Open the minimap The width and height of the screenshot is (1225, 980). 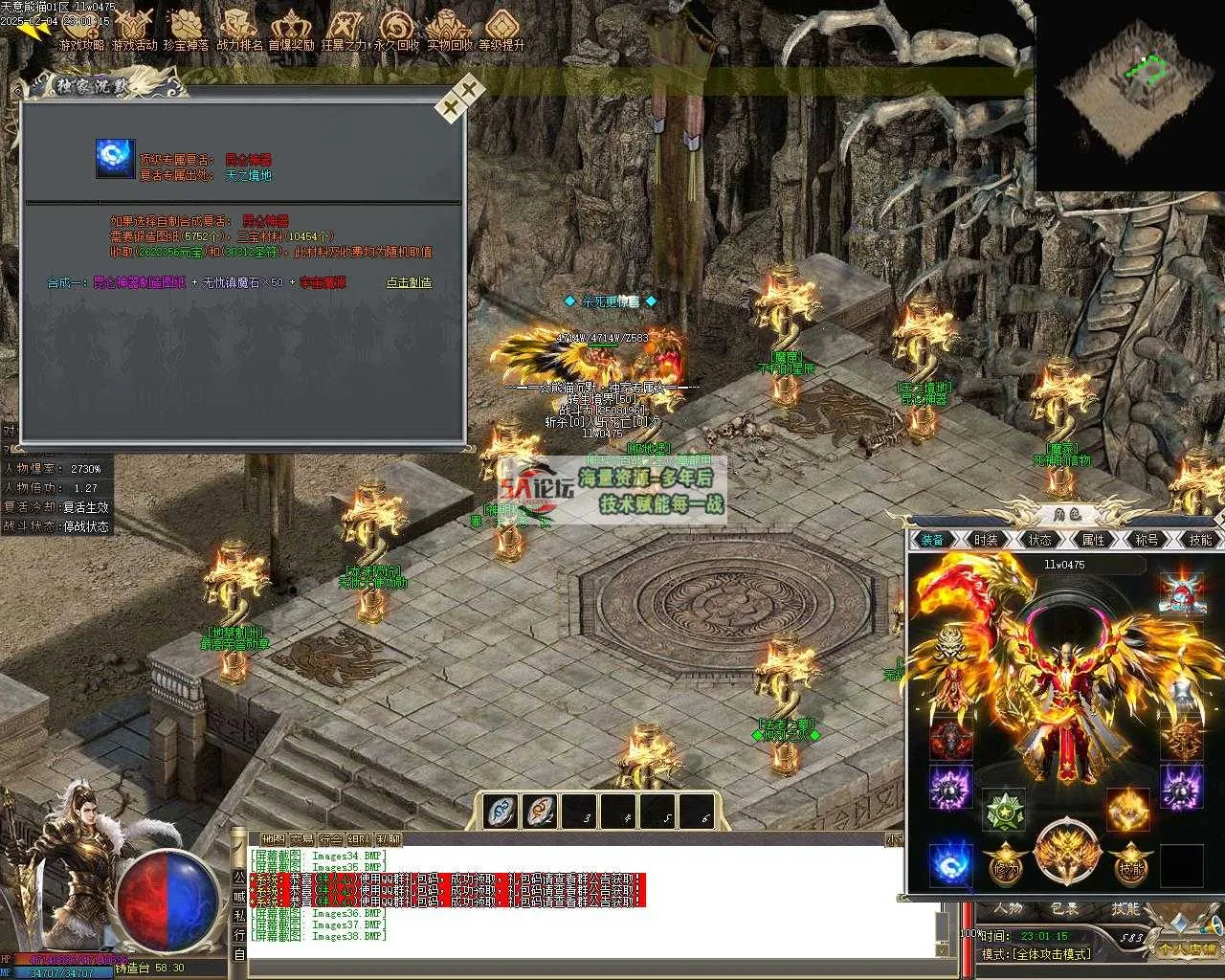click(x=1129, y=94)
